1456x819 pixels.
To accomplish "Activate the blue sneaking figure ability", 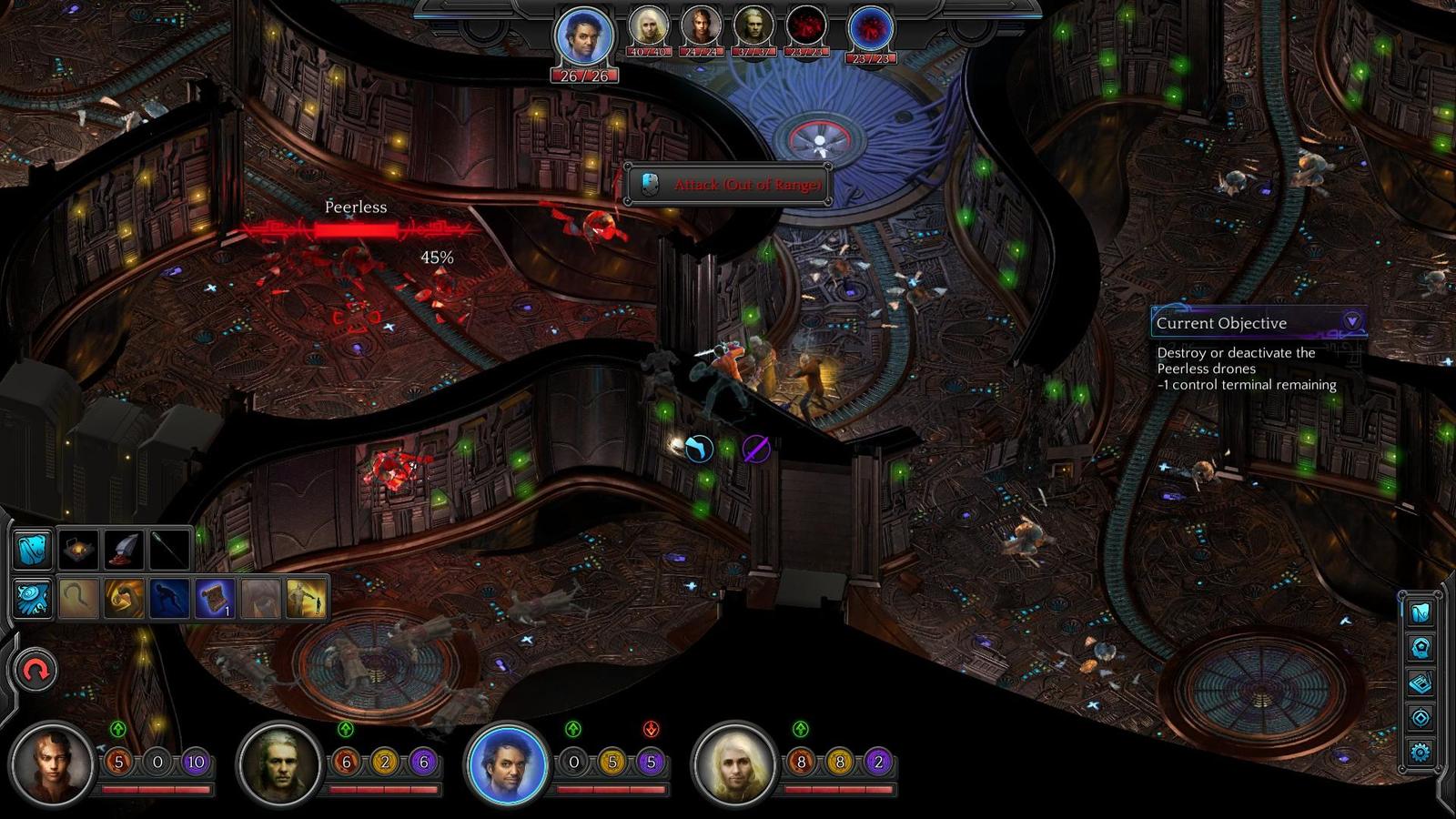I will 170,599.
